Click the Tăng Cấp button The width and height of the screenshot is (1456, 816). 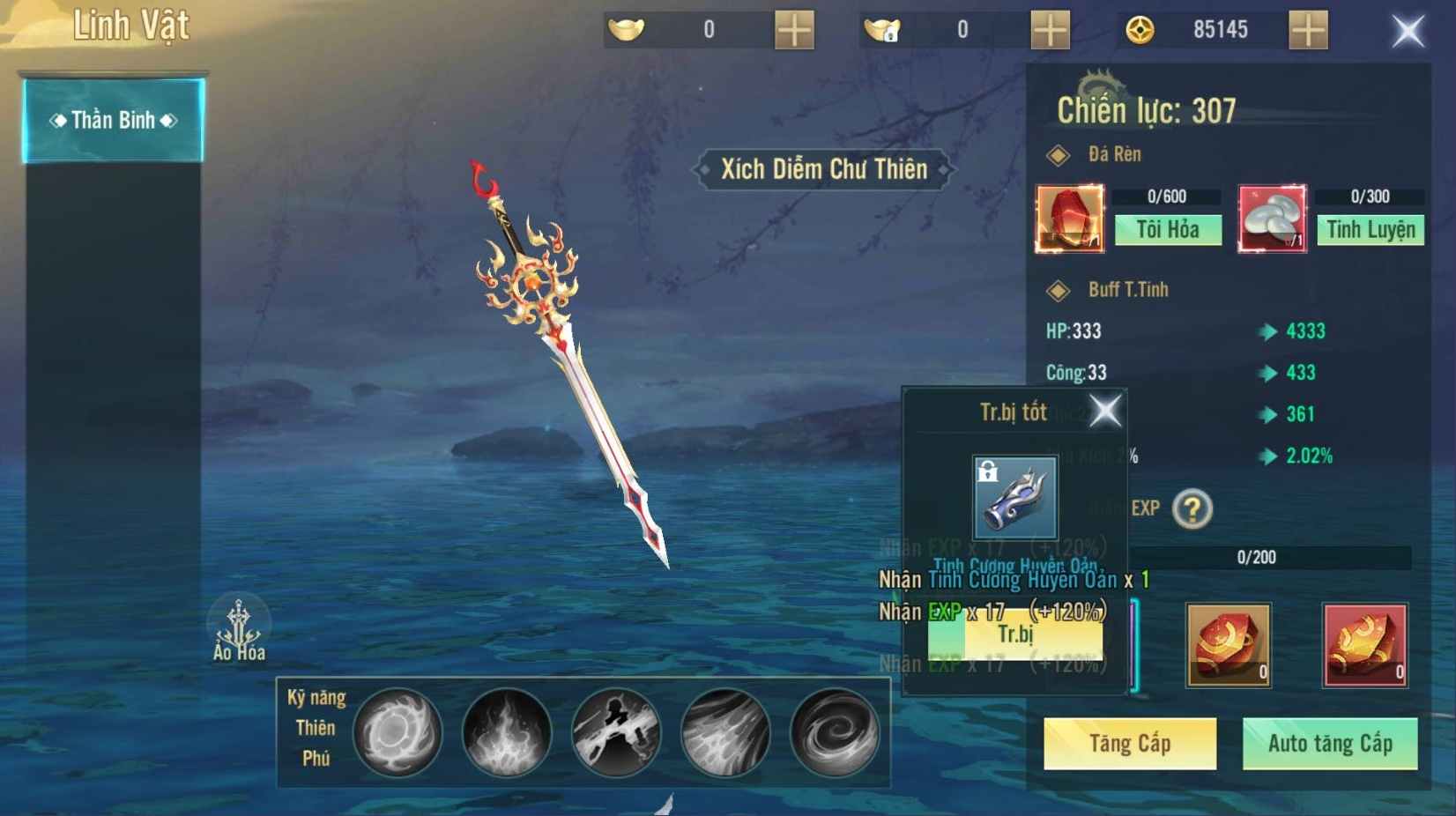pos(1130,744)
